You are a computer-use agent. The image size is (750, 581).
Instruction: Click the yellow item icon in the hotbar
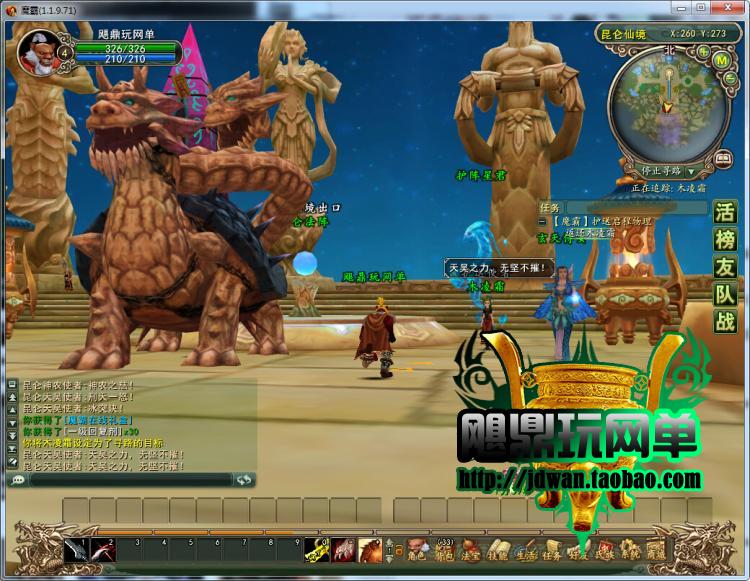pyautogui.click(x=320, y=549)
